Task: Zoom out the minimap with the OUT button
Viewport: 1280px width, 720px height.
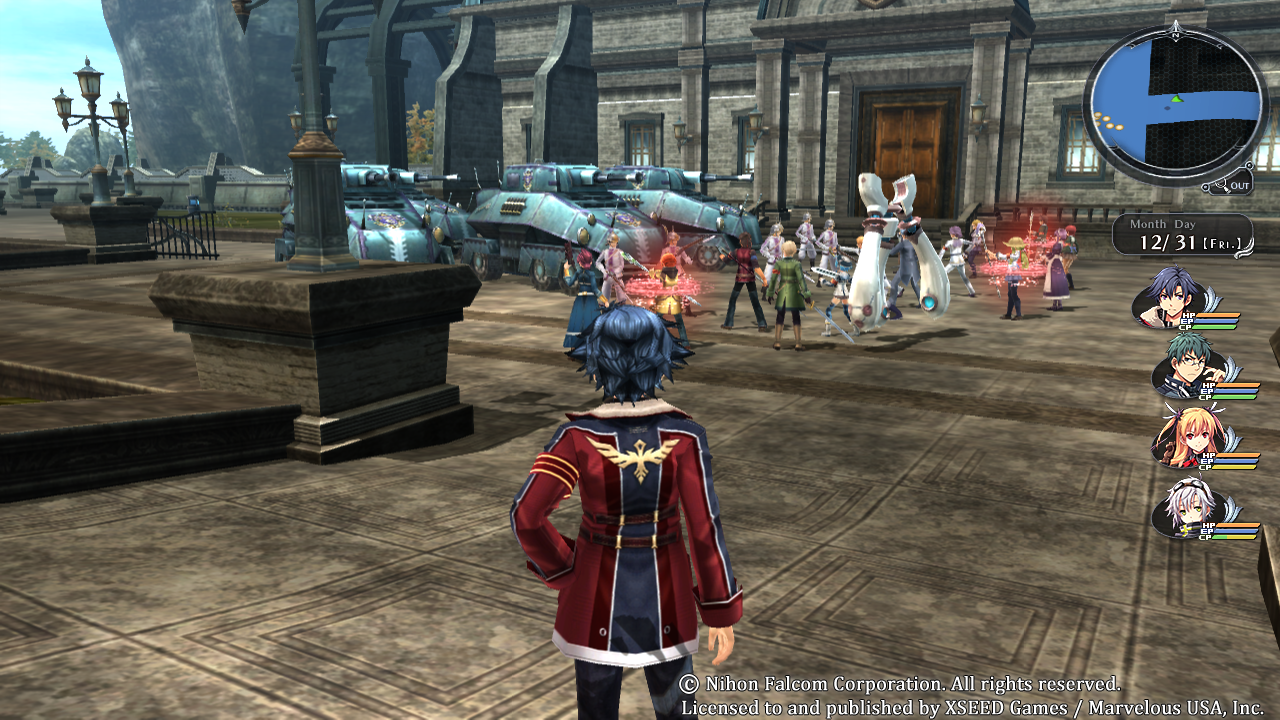Action: pyautogui.click(x=1230, y=184)
